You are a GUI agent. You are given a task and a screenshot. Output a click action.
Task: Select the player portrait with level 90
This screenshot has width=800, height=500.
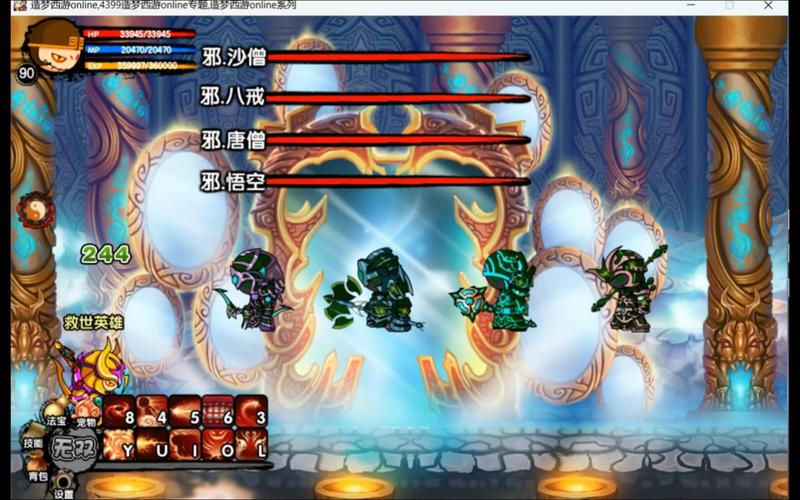point(44,52)
